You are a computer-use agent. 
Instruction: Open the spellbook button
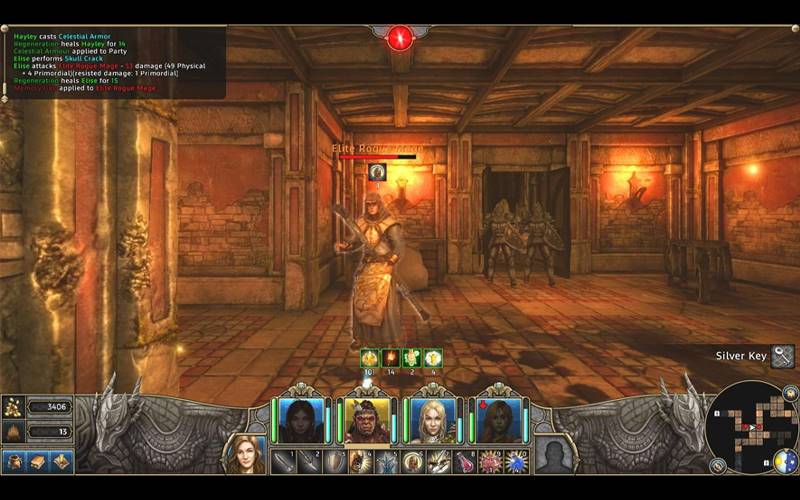click(x=38, y=462)
